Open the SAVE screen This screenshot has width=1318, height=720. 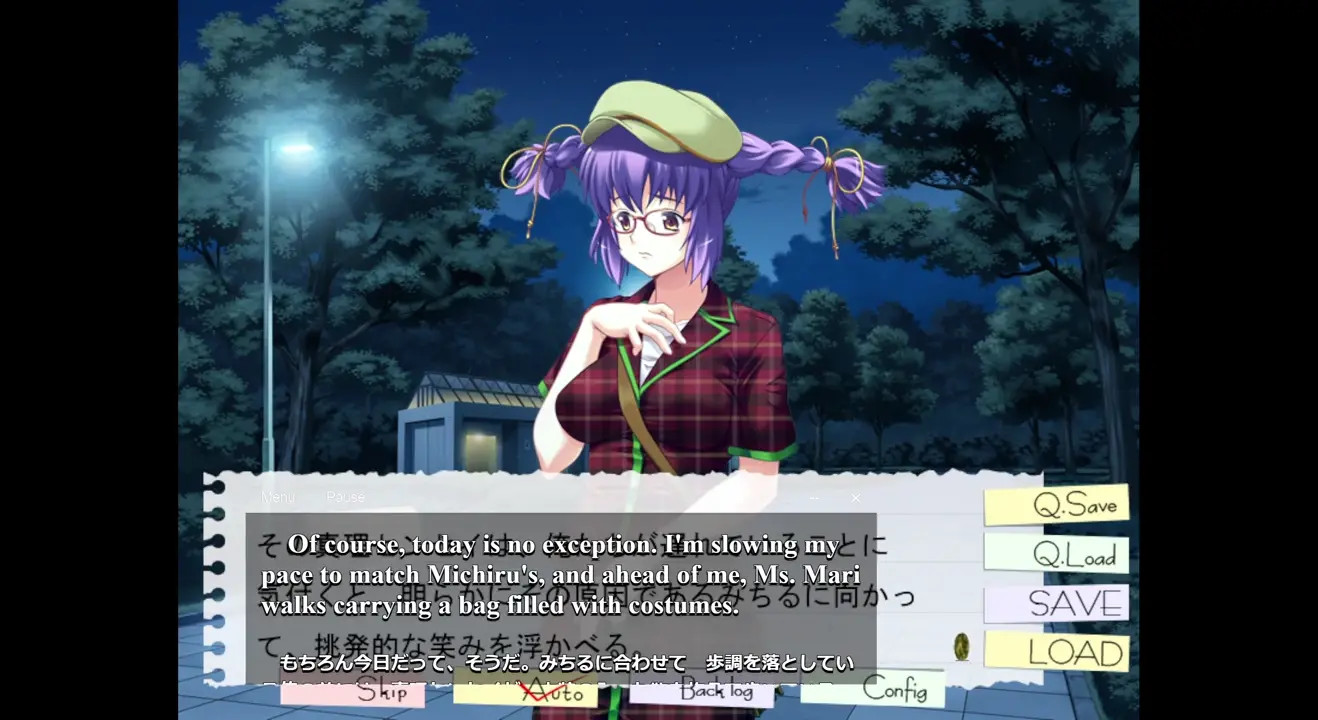(x=1056, y=604)
